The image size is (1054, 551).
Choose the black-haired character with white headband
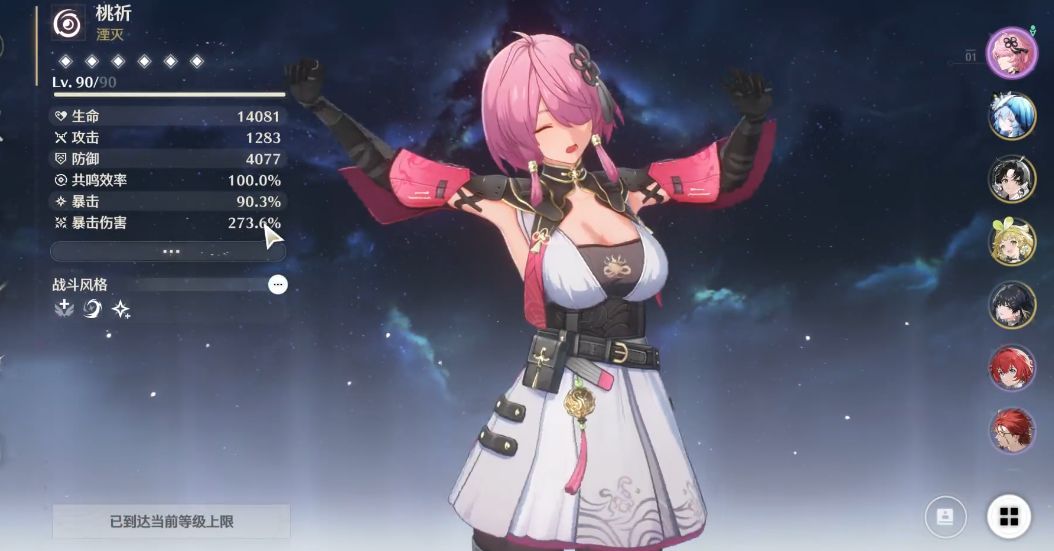1012,179
